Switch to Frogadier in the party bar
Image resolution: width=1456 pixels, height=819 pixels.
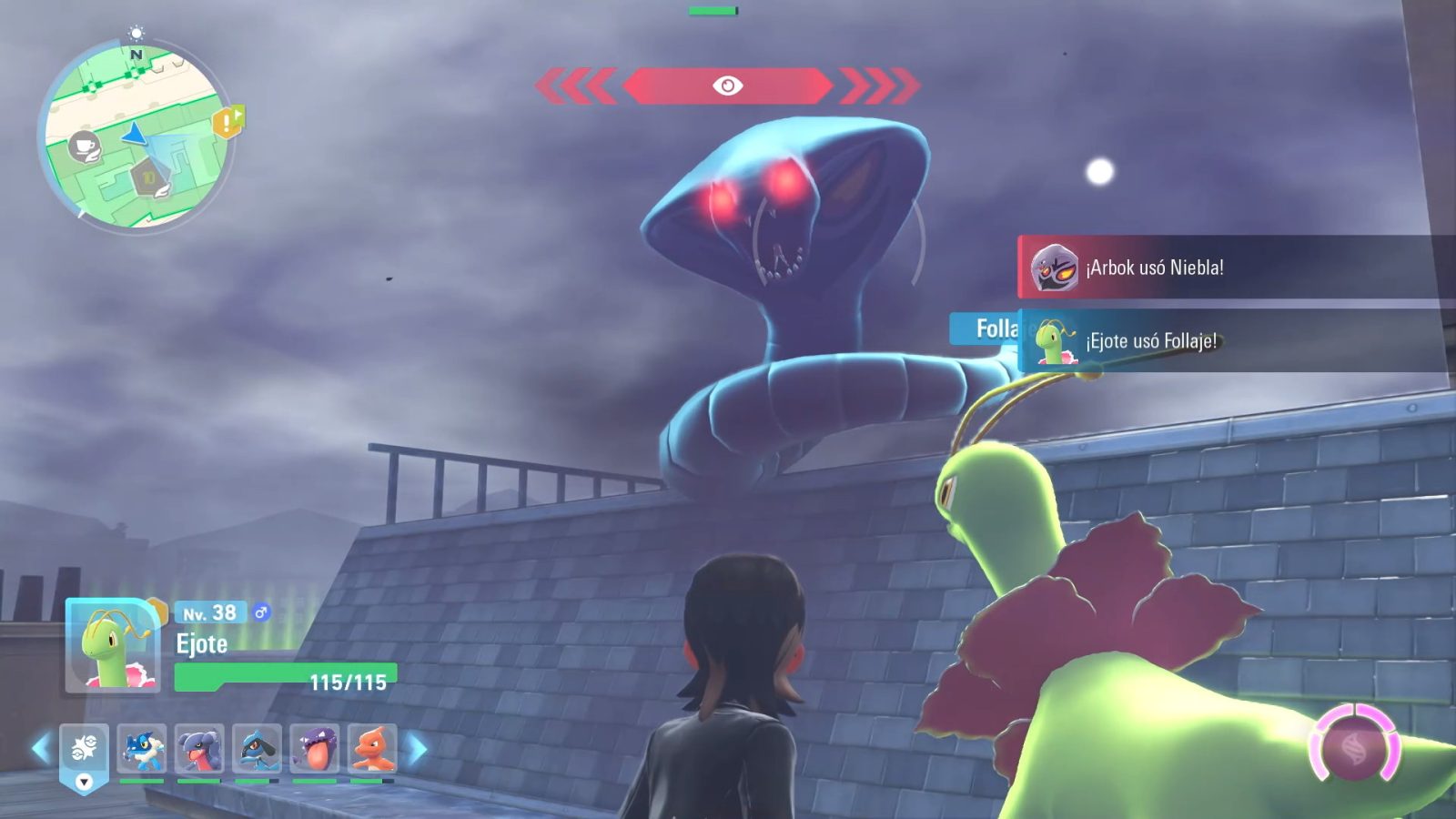(x=142, y=750)
